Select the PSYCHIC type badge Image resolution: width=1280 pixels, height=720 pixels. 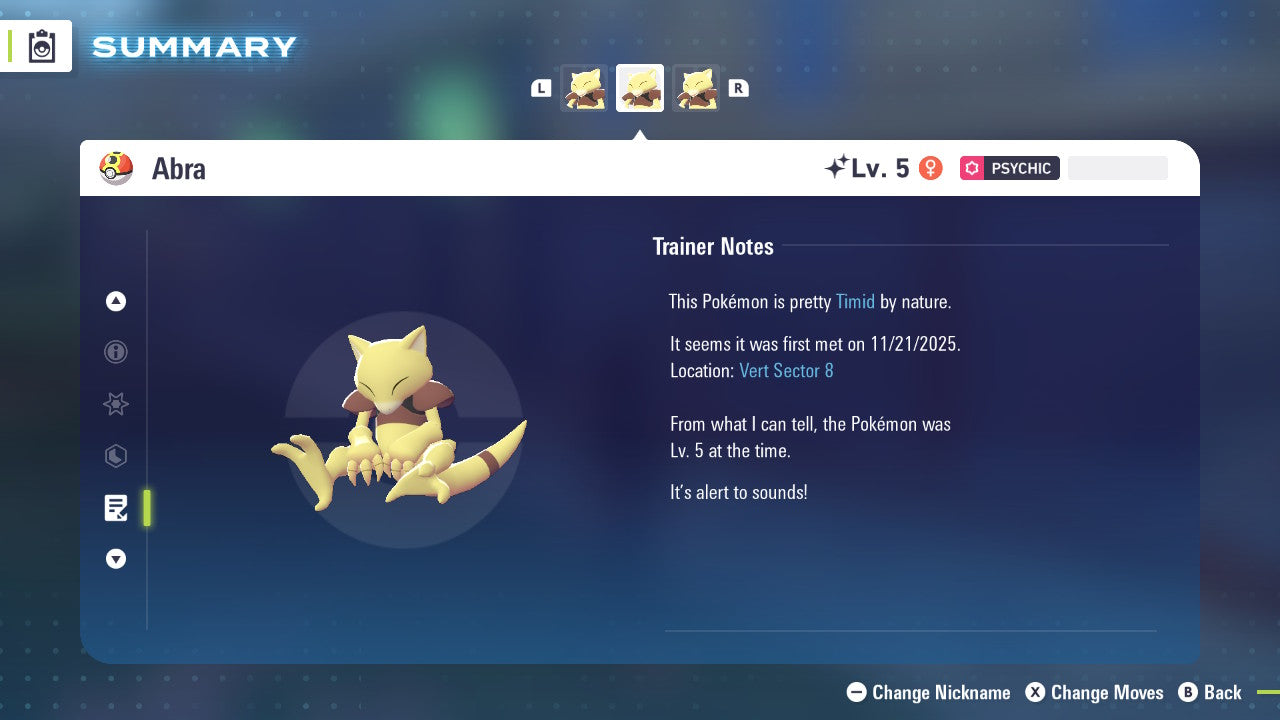pyautogui.click(x=1010, y=168)
